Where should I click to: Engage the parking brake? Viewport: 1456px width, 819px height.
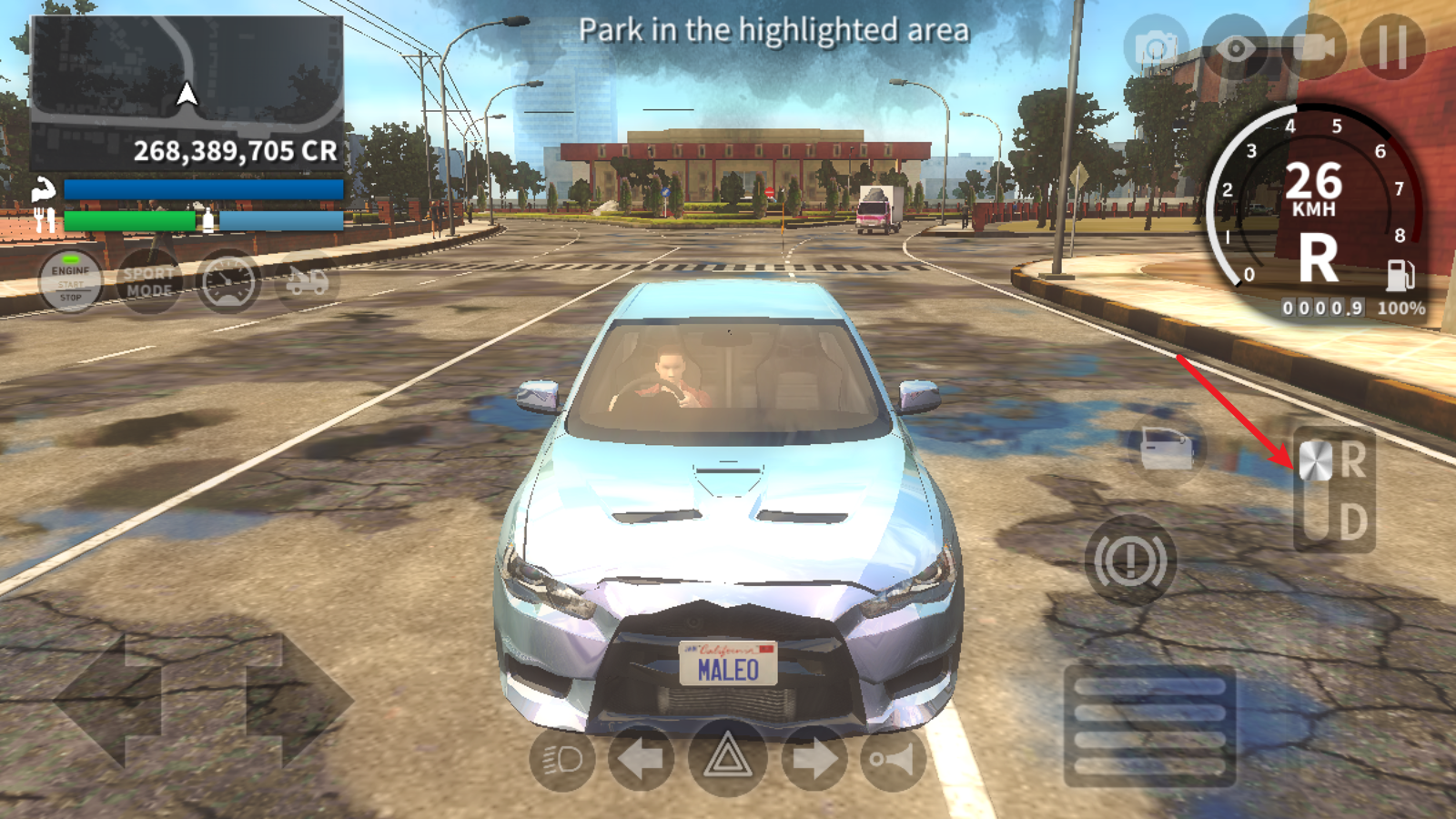(1130, 561)
